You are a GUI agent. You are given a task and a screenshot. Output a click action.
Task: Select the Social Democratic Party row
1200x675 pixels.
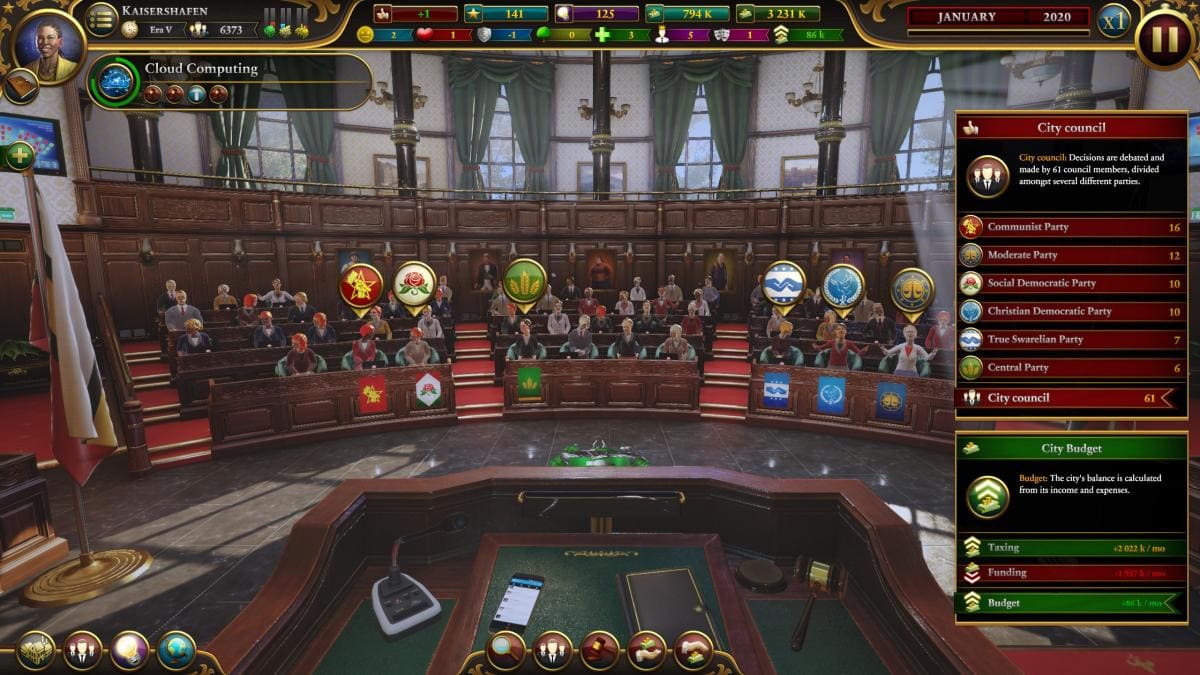point(1072,283)
